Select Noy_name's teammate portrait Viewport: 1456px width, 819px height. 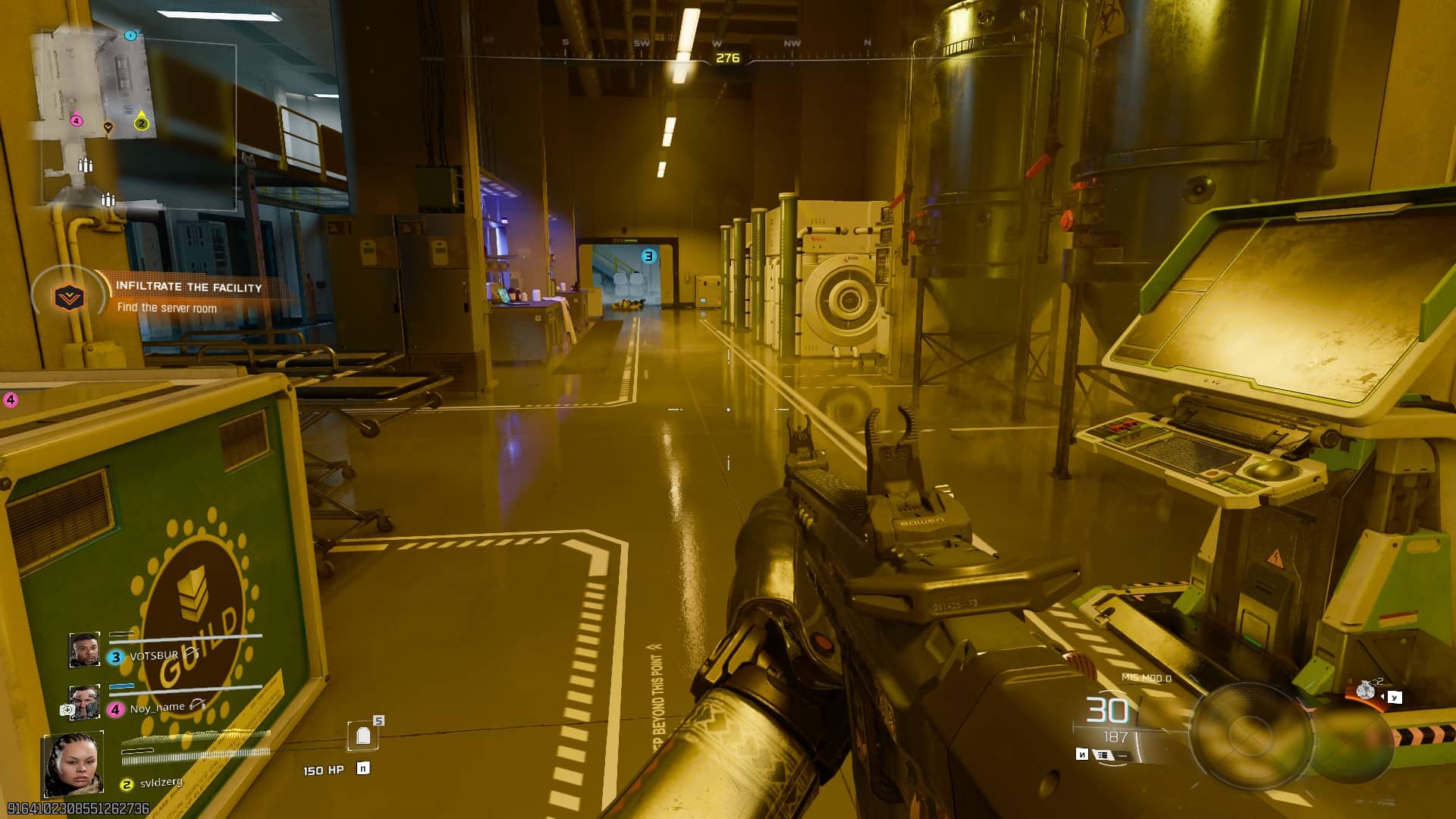[x=84, y=702]
